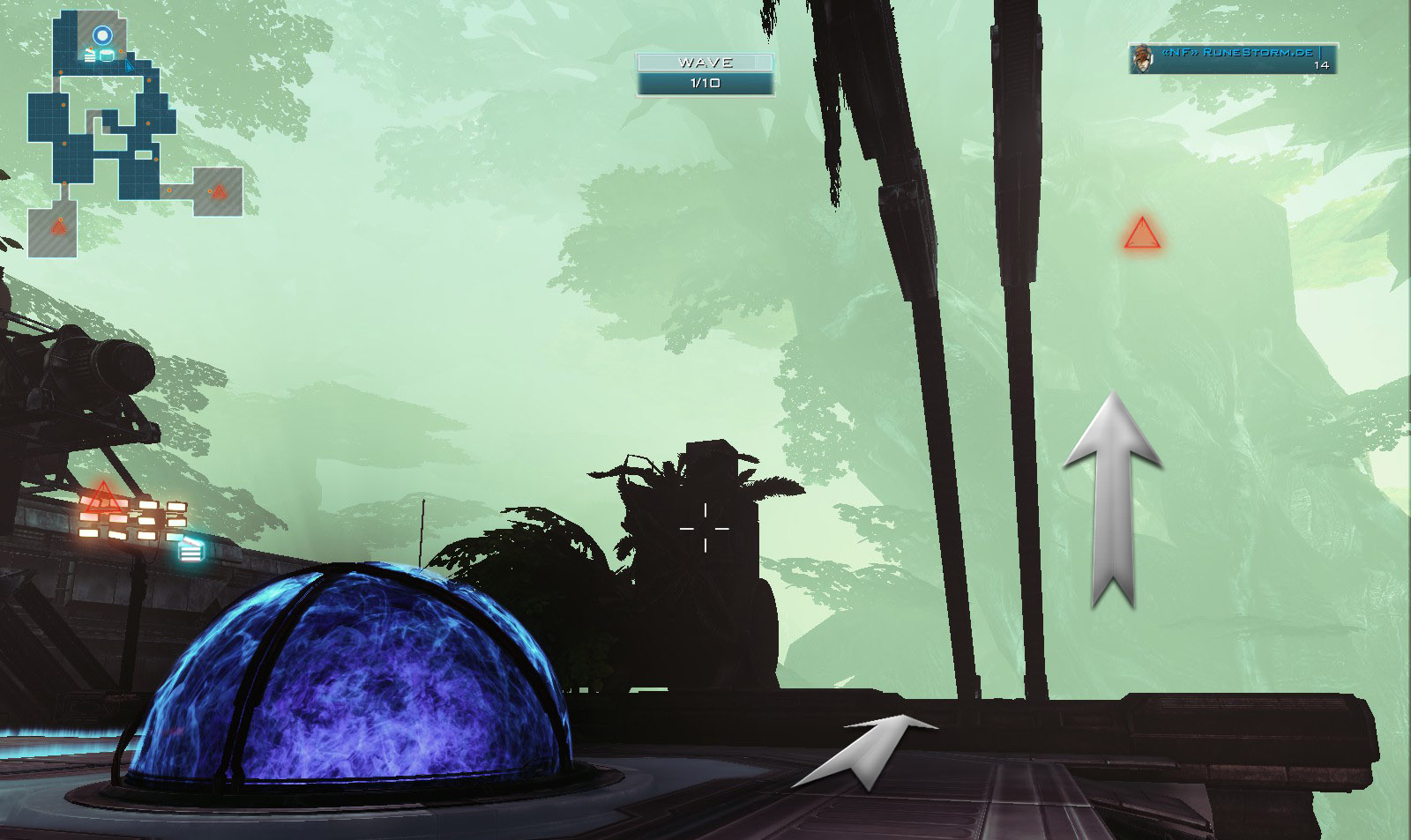The height and width of the screenshot is (840, 1411).
Task: Click the 1/10 wave progress counter
Action: 705,84
